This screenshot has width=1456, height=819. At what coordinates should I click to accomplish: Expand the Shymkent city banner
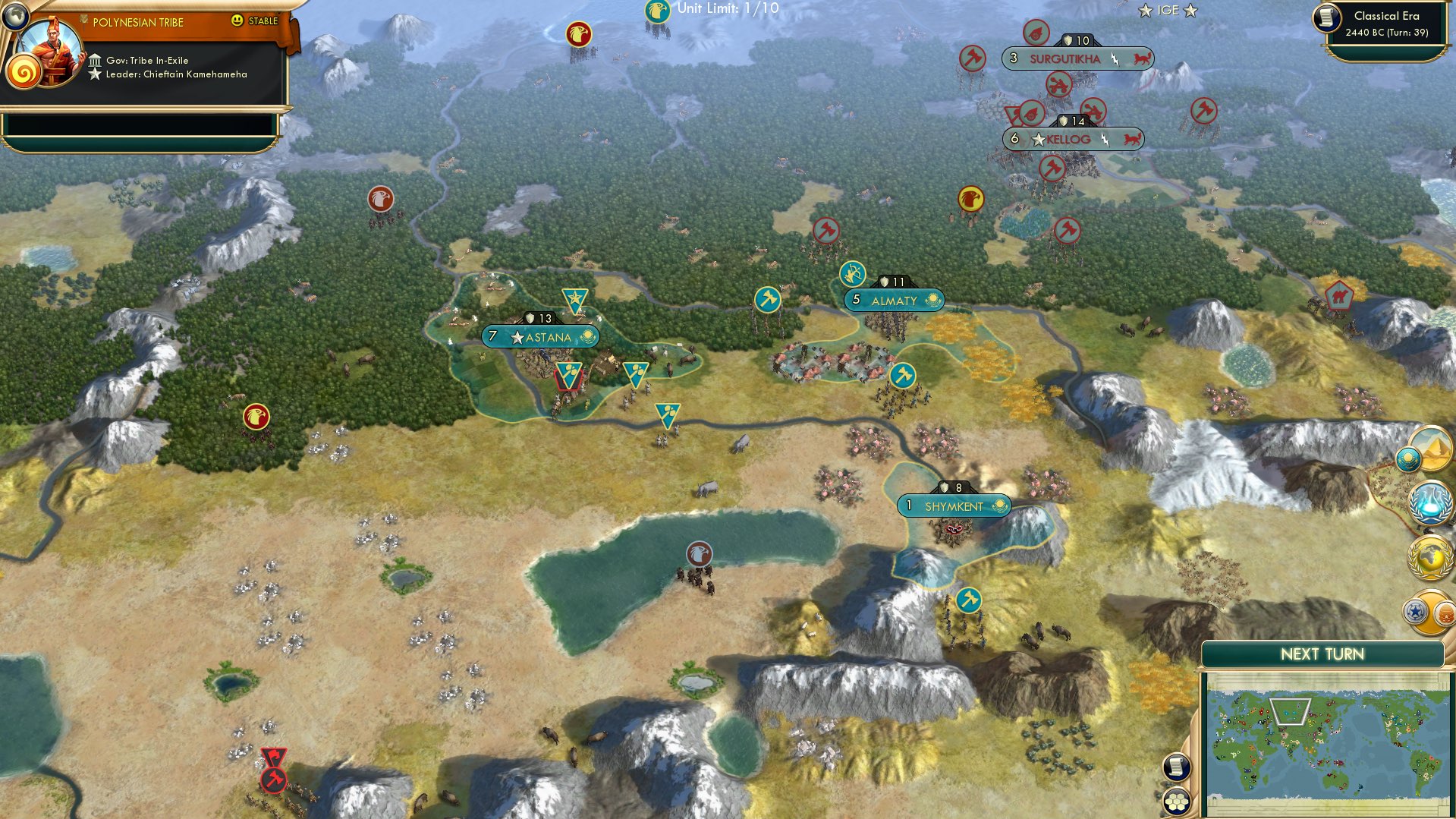pyautogui.click(x=954, y=505)
